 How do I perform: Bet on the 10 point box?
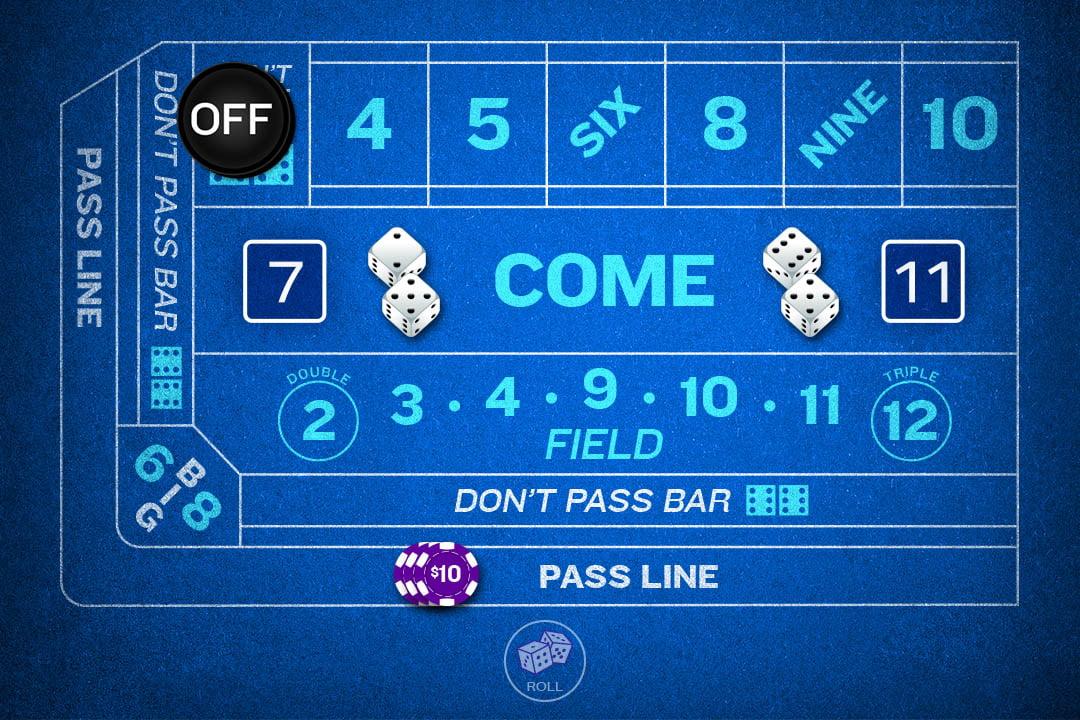960,124
